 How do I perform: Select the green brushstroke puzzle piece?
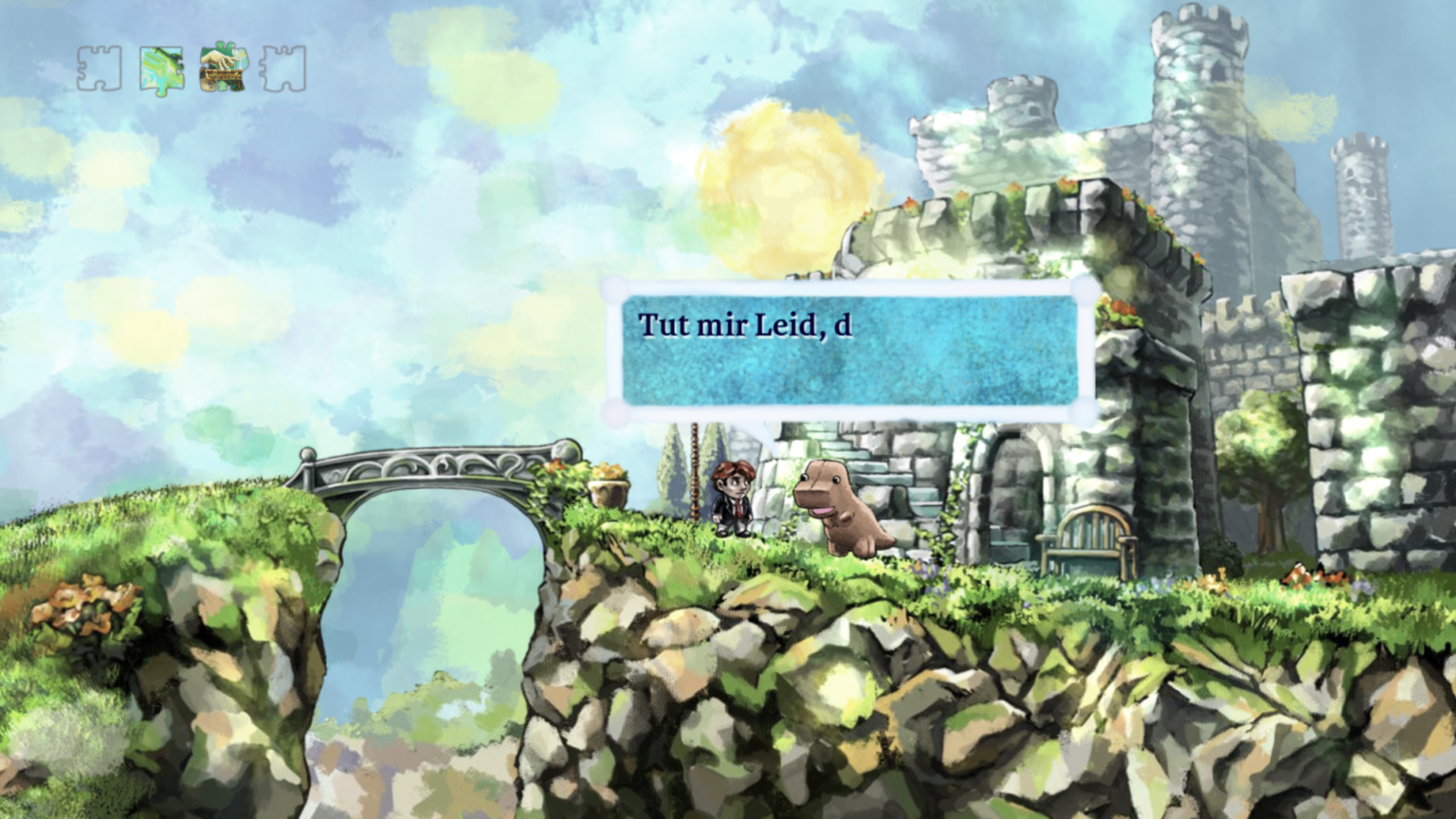click(x=161, y=70)
